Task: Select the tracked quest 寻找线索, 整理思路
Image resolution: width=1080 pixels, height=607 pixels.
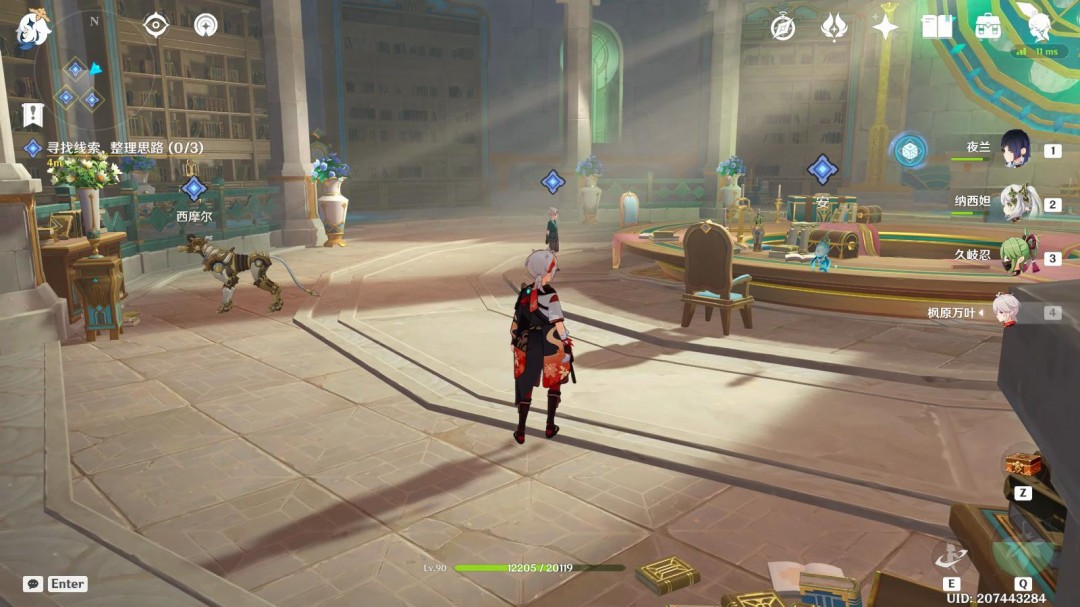Action: [124, 148]
